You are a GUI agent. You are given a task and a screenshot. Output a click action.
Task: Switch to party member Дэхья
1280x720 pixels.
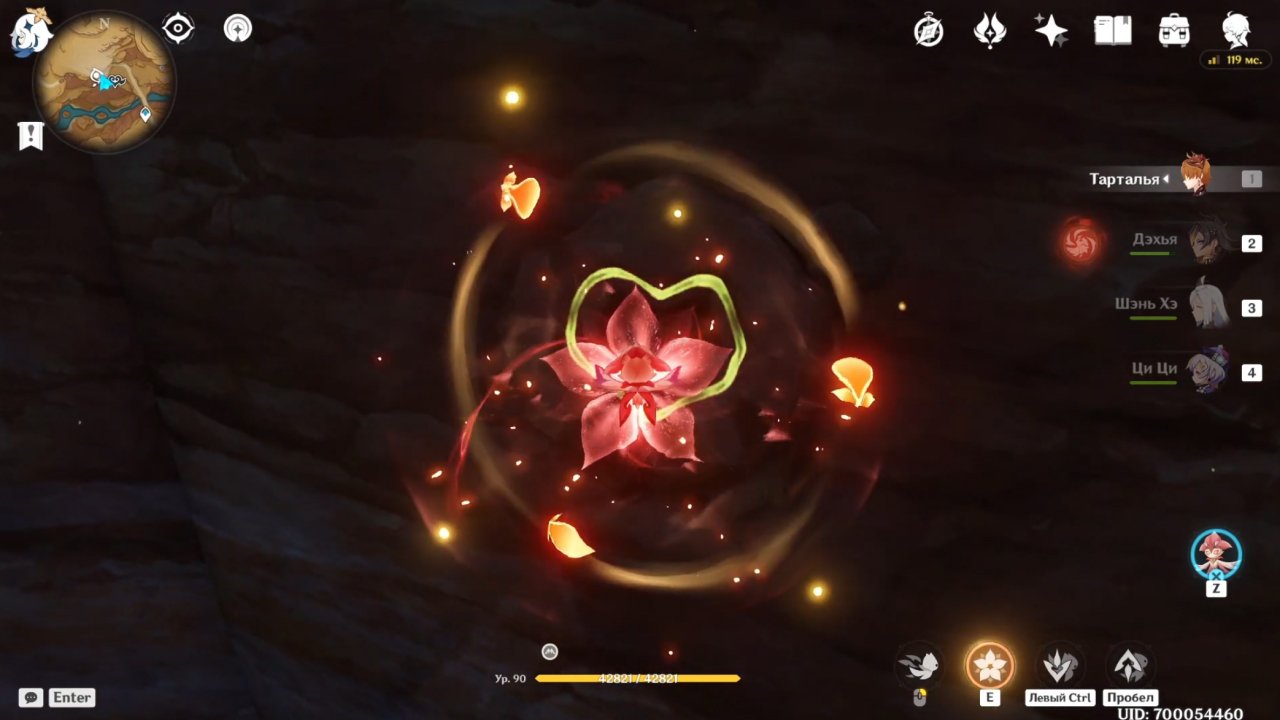coord(1208,243)
